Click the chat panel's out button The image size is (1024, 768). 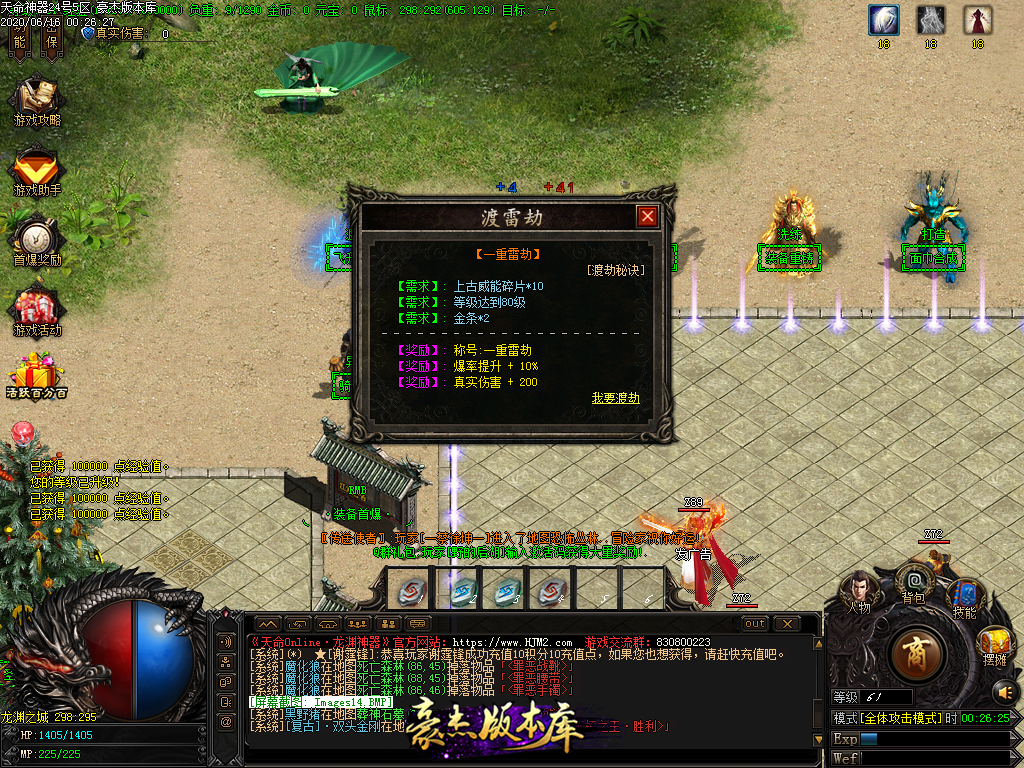point(755,623)
